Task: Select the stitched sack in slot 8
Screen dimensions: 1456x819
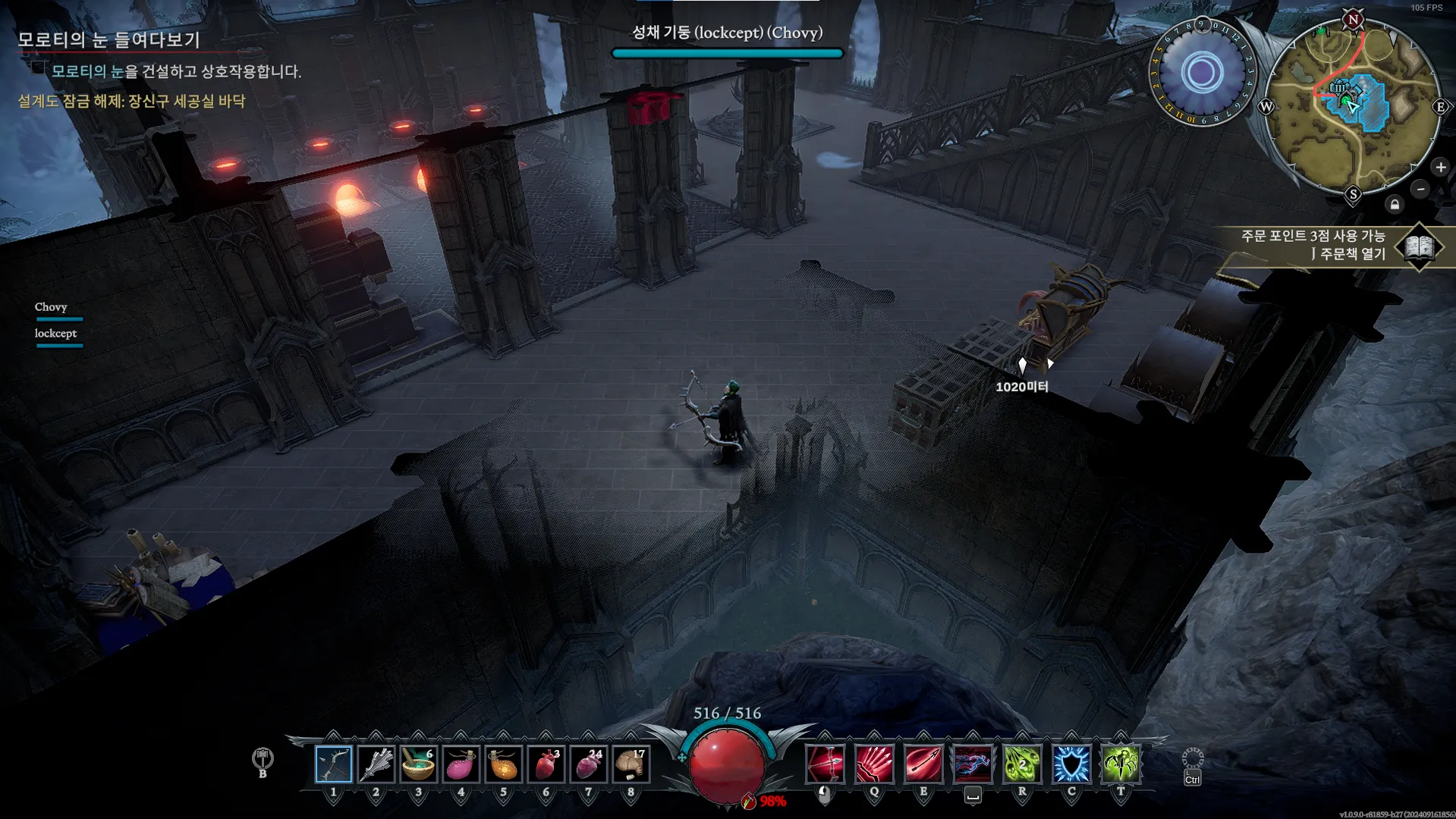Action: click(x=631, y=764)
